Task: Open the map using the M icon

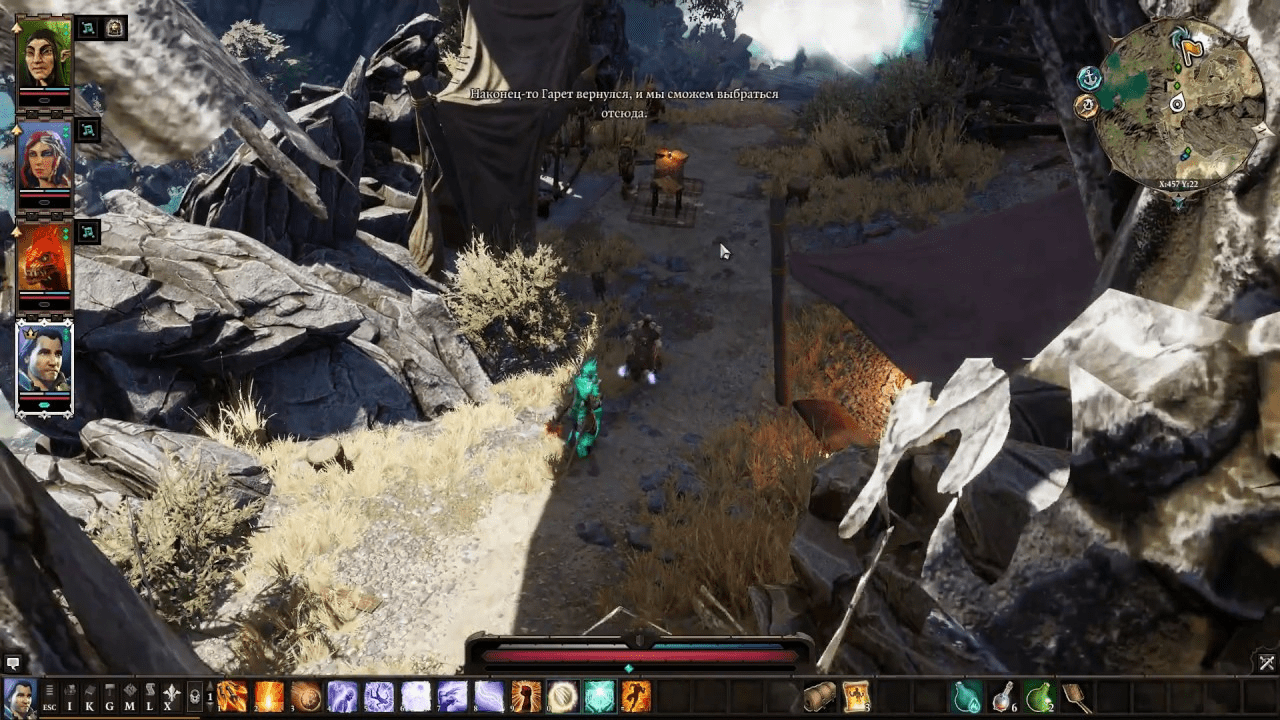Action: click(131, 695)
